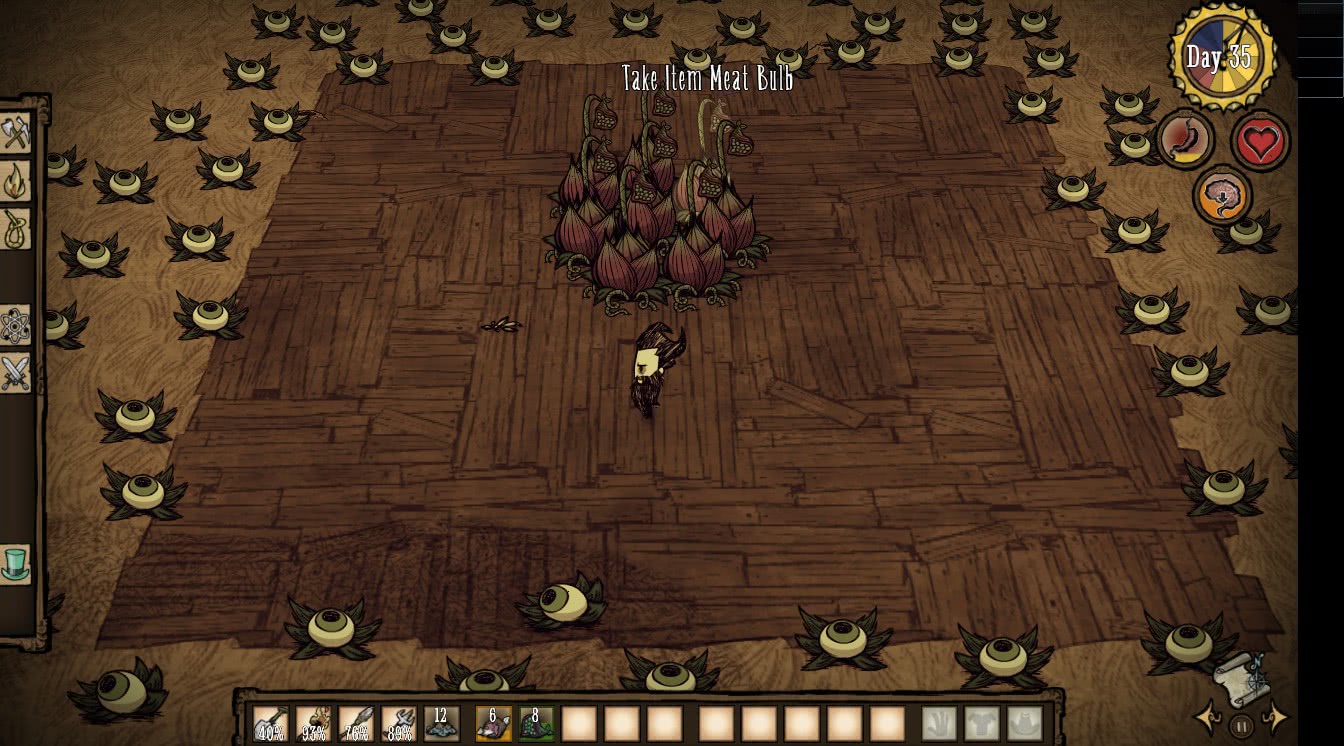Rotate camera right with arrow button

pos(1274,718)
